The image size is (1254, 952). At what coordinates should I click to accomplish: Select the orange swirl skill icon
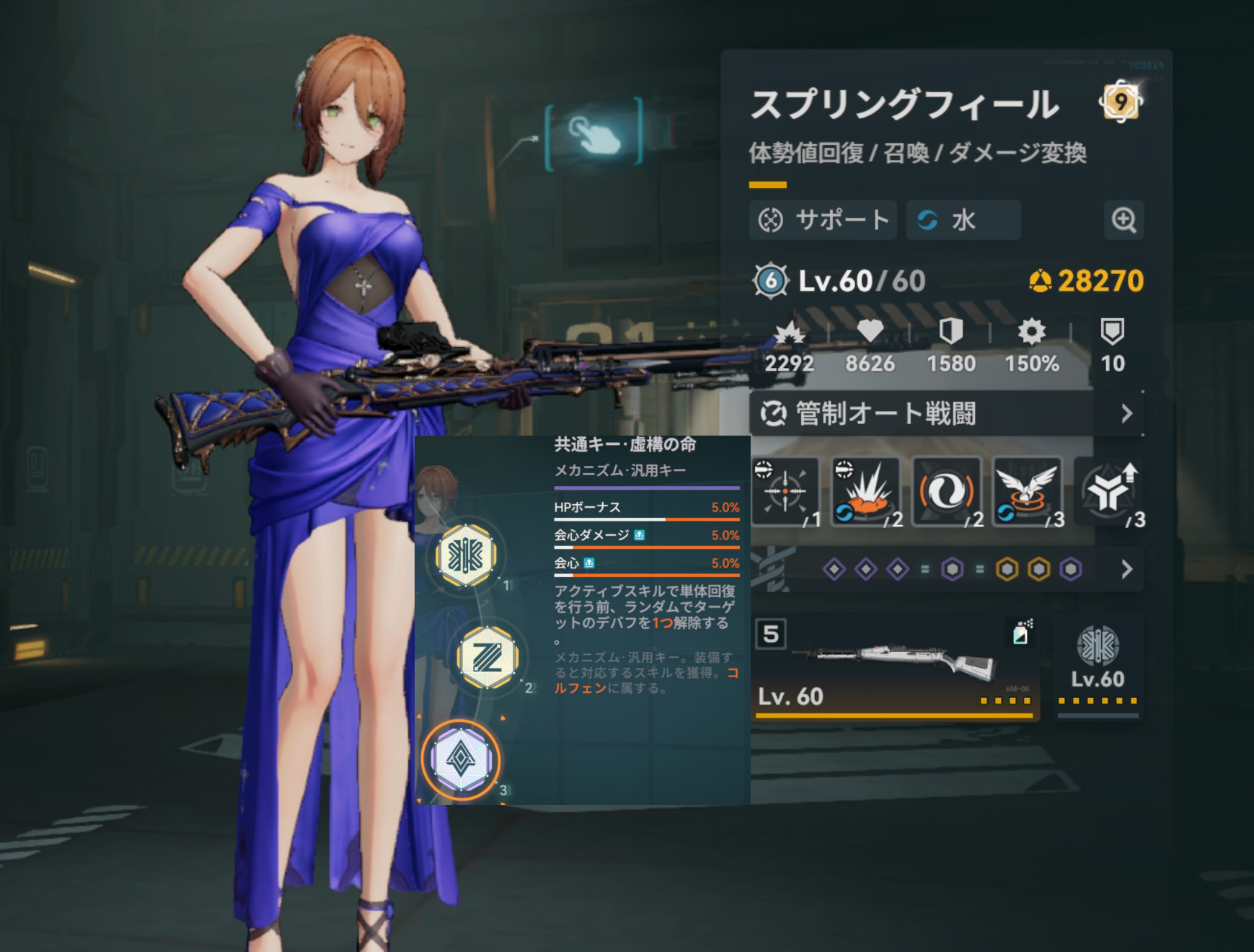click(947, 492)
